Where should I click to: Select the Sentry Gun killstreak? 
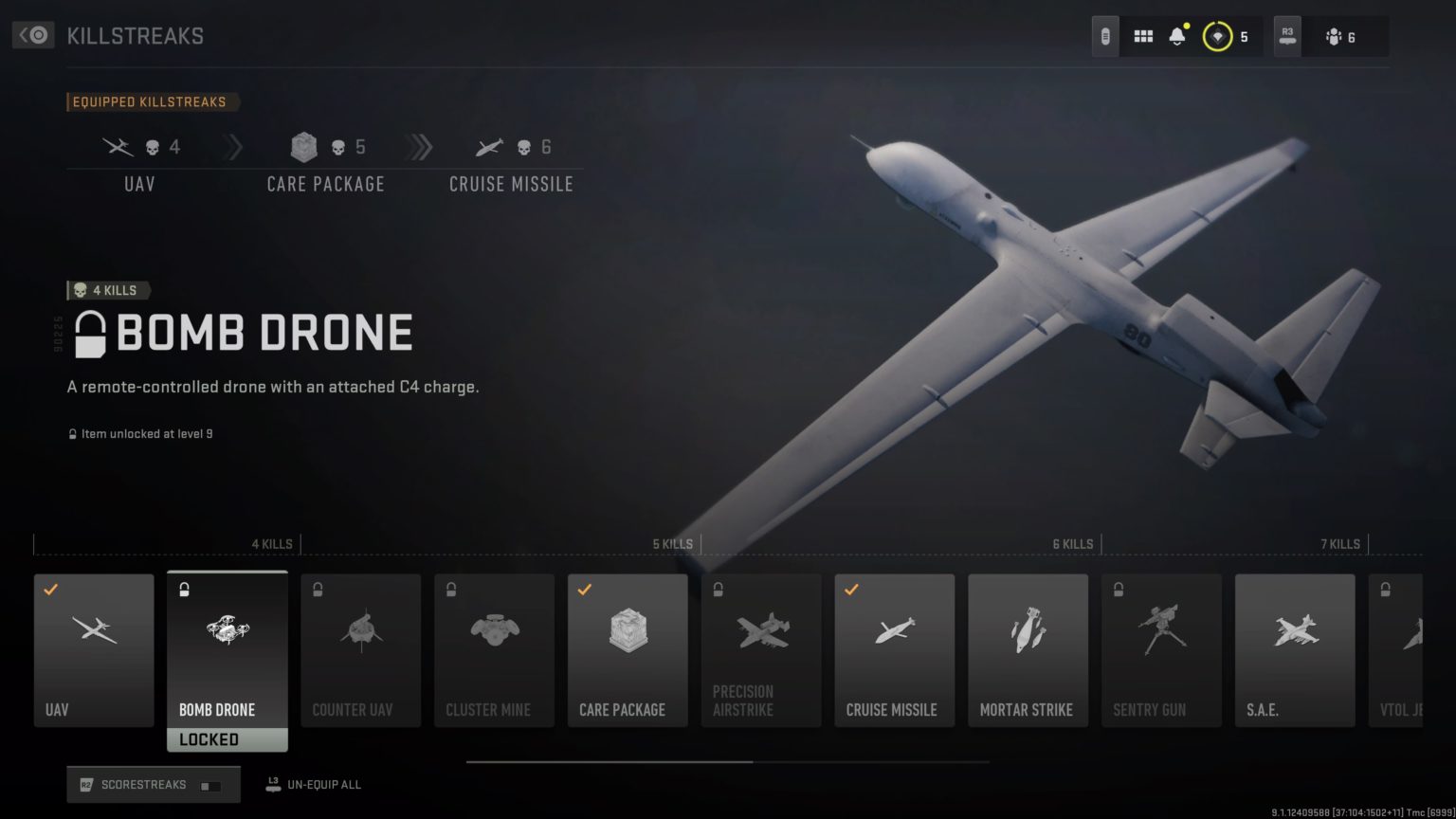(x=1161, y=650)
